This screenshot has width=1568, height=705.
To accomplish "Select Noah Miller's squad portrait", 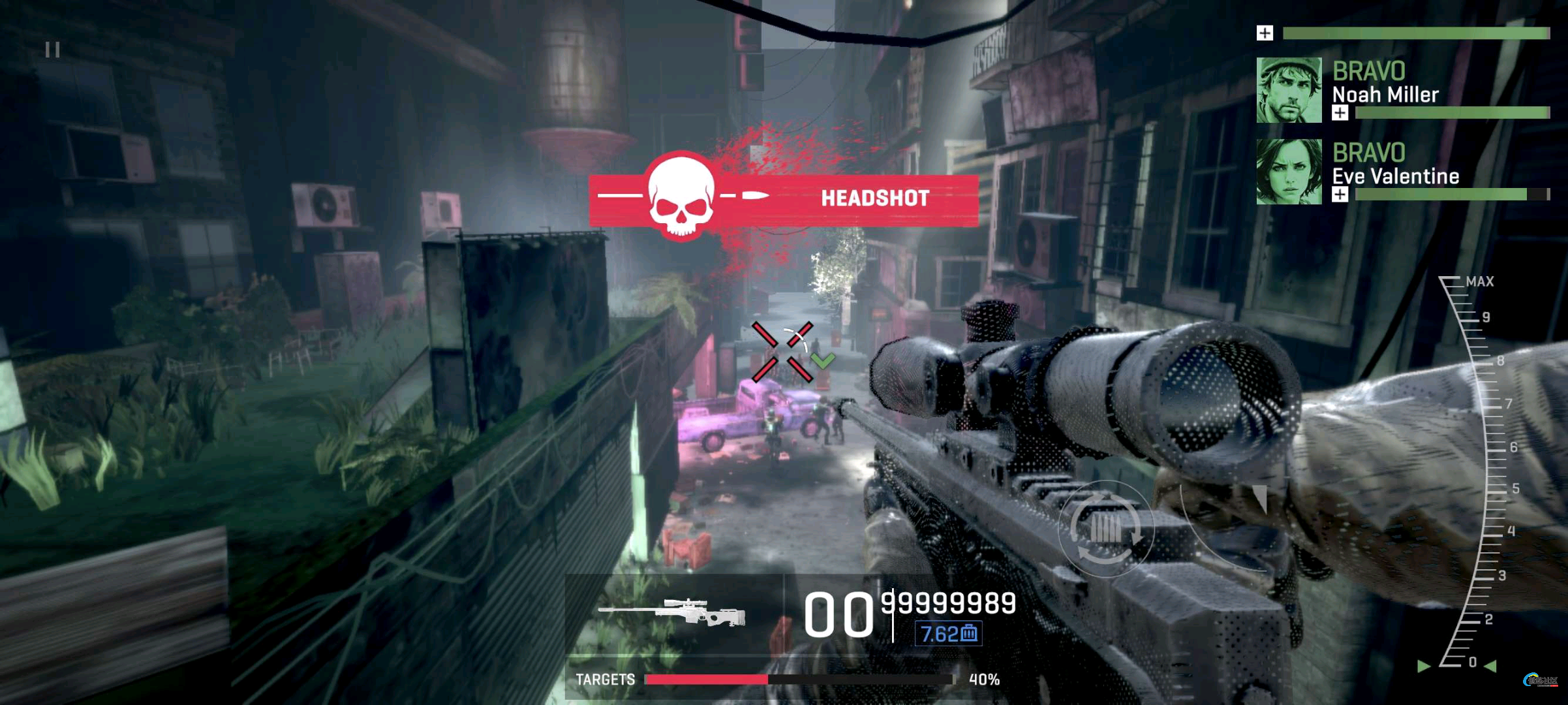I will (1289, 90).
